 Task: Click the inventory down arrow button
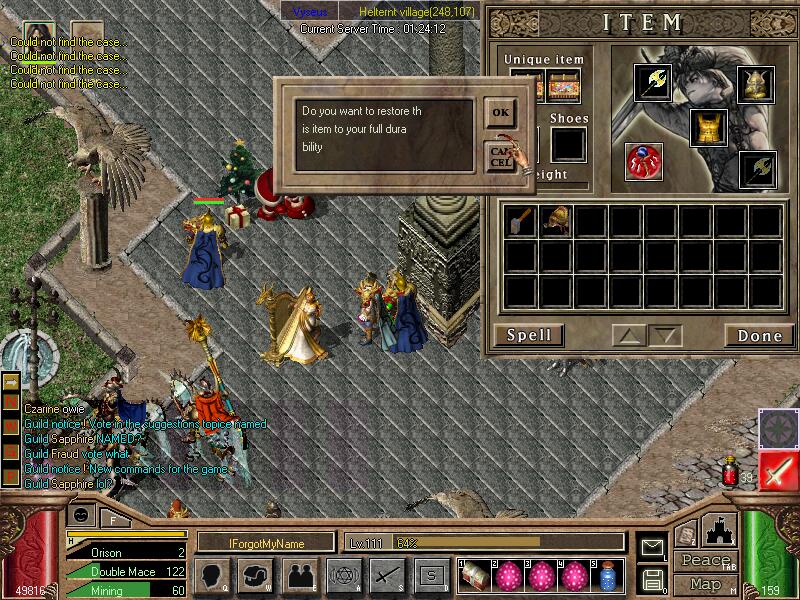(664, 335)
